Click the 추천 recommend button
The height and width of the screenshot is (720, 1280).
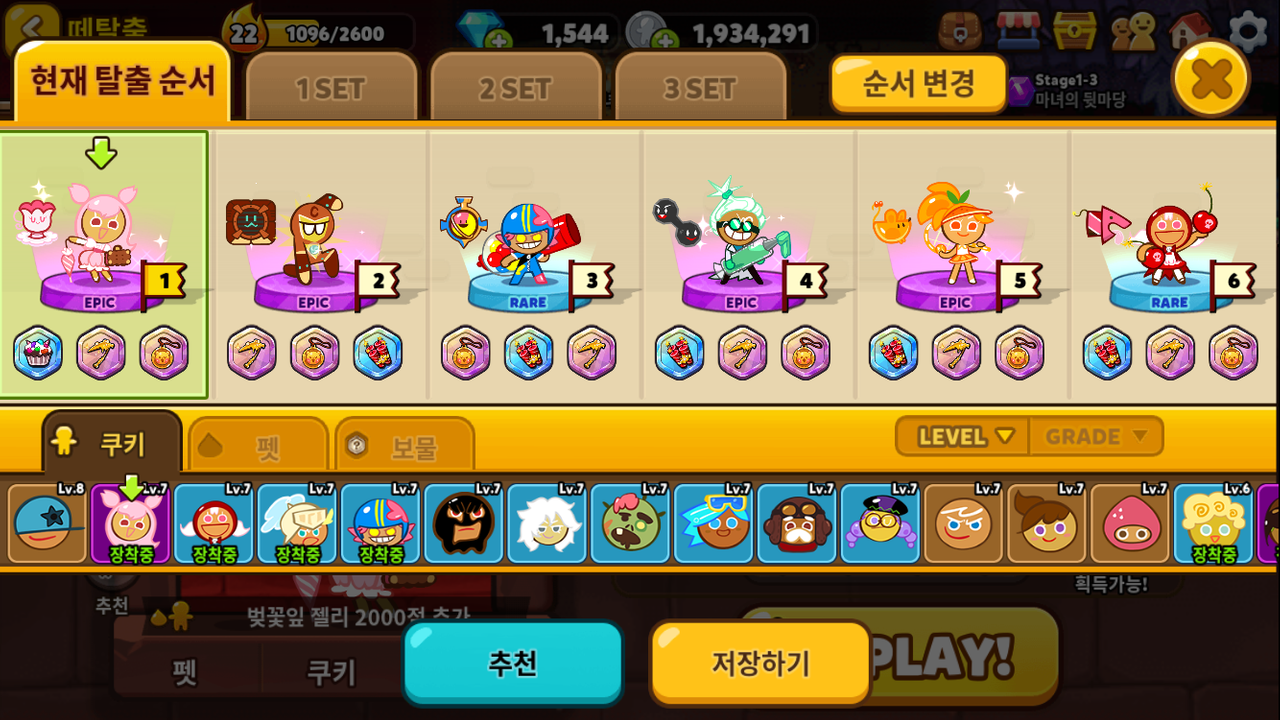[513, 662]
